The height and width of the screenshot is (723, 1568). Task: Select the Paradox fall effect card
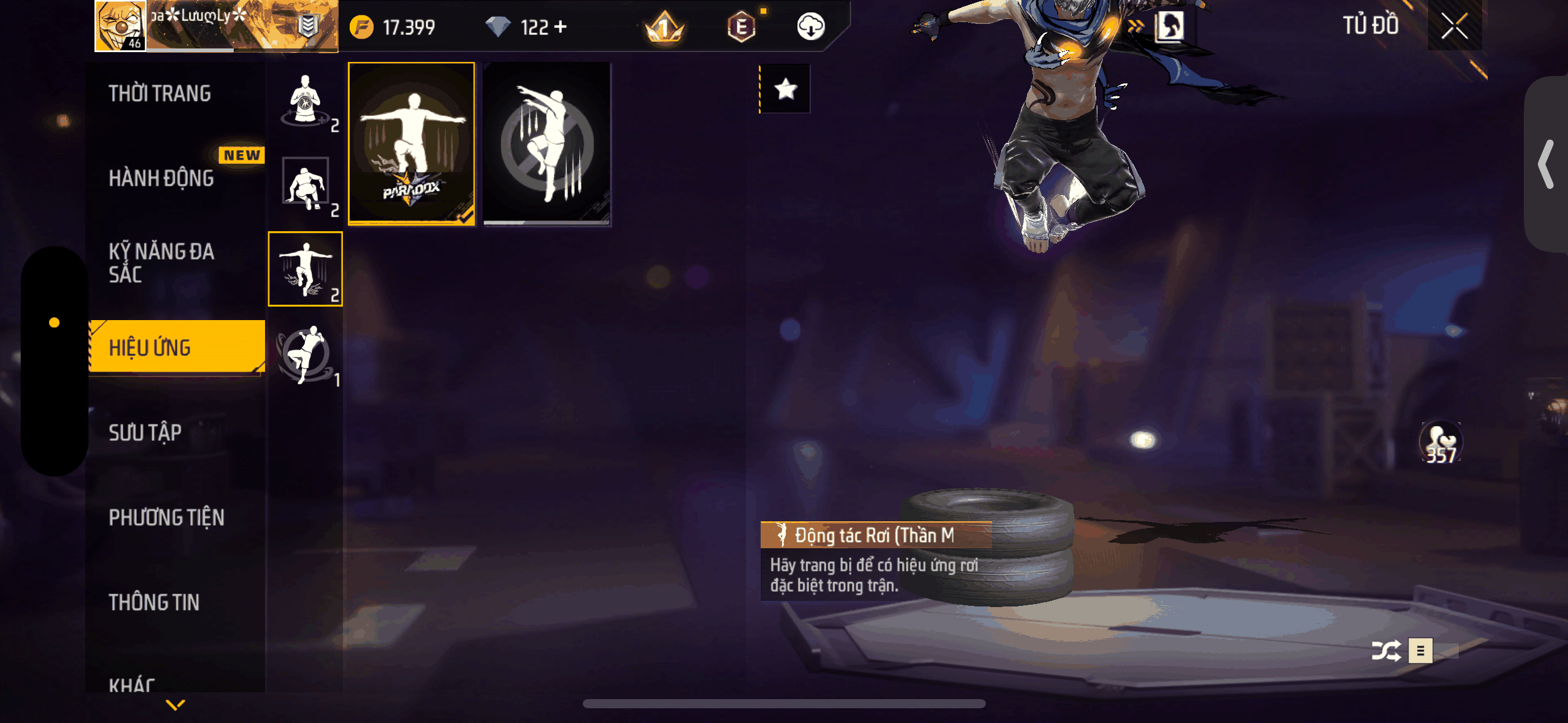click(411, 143)
